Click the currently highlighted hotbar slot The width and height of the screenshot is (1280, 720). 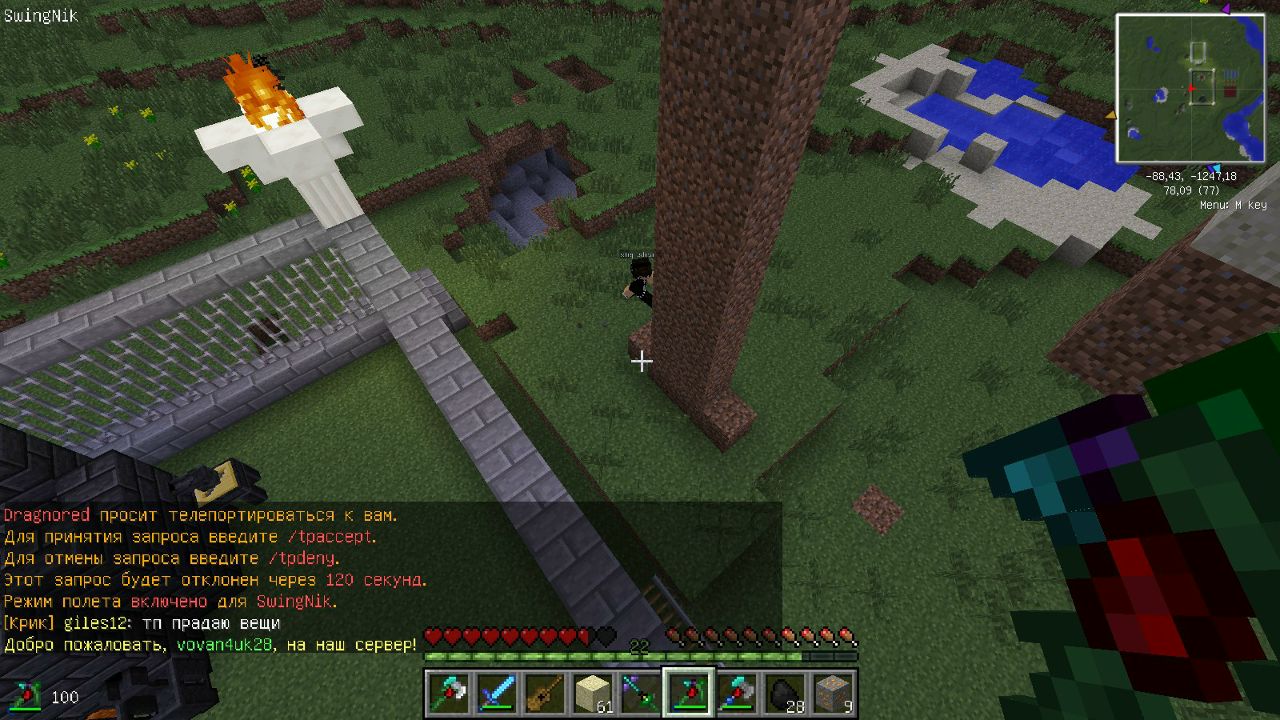688,693
